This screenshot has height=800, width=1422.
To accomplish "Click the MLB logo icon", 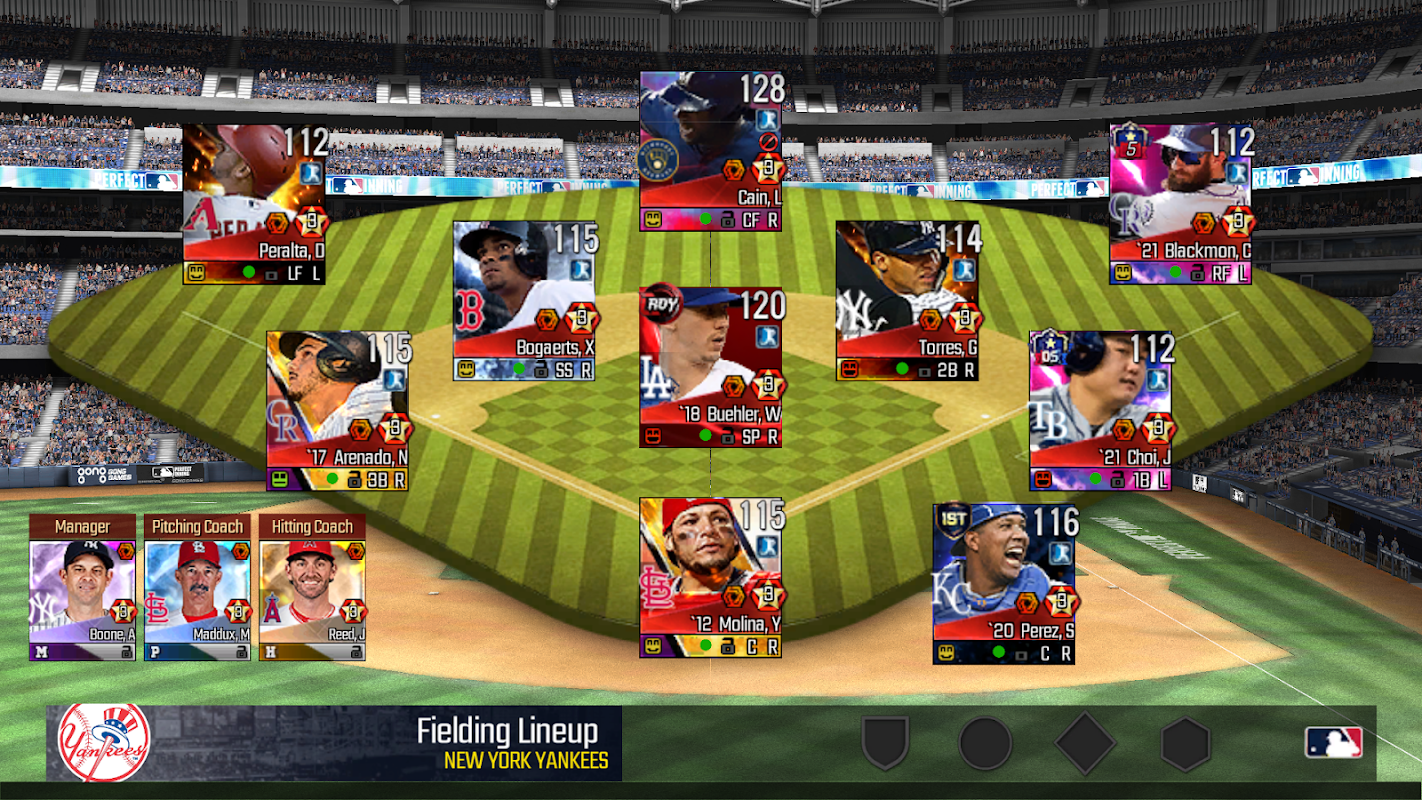I will (1333, 742).
